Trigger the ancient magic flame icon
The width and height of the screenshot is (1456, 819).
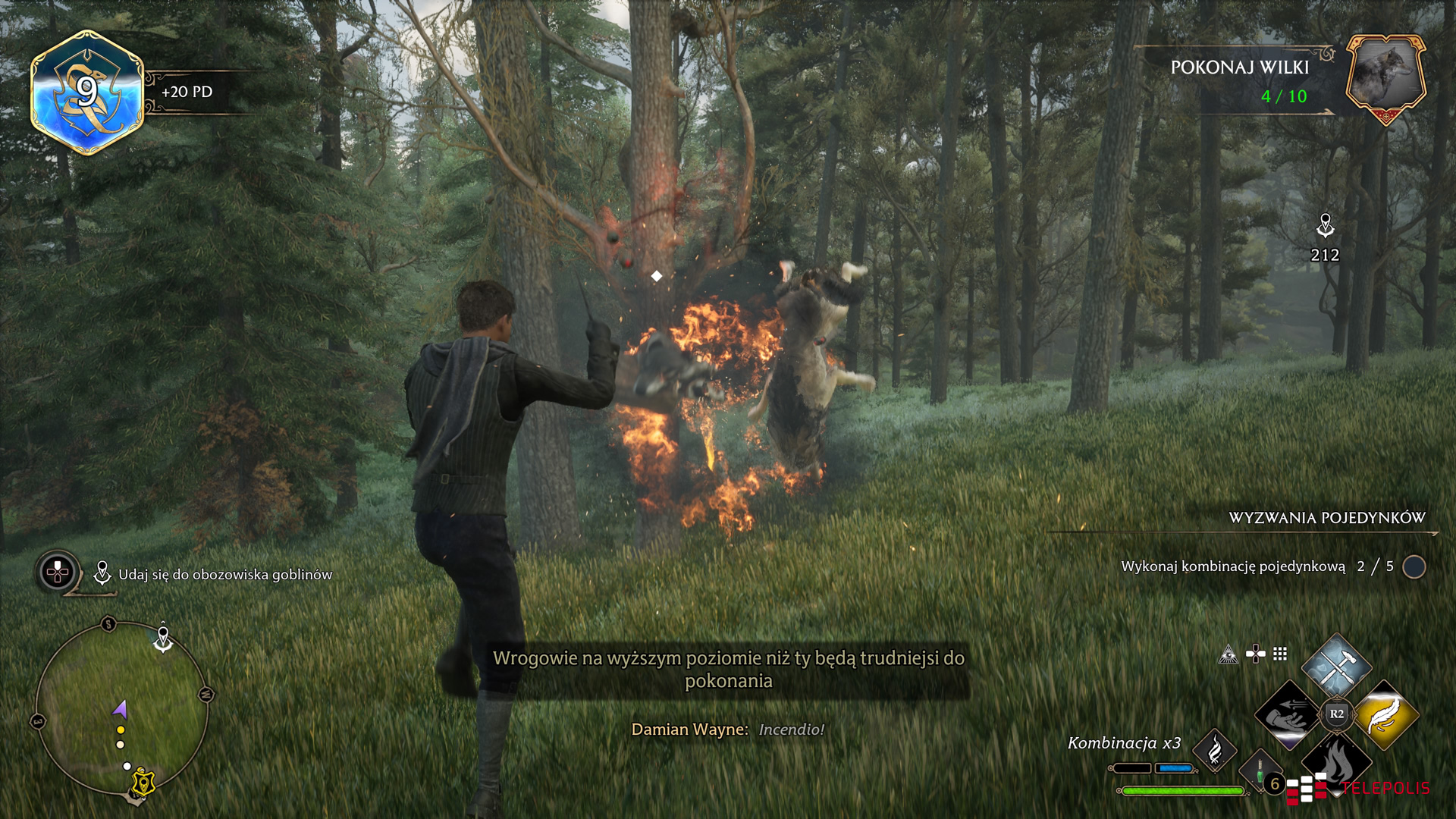[1215, 750]
